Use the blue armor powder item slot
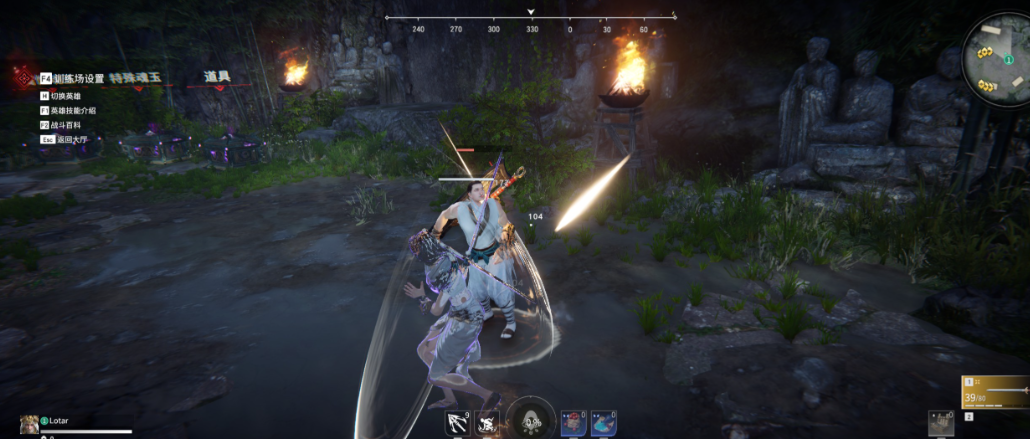Viewport: 1030px width, 439px height. click(x=603, y=423)
